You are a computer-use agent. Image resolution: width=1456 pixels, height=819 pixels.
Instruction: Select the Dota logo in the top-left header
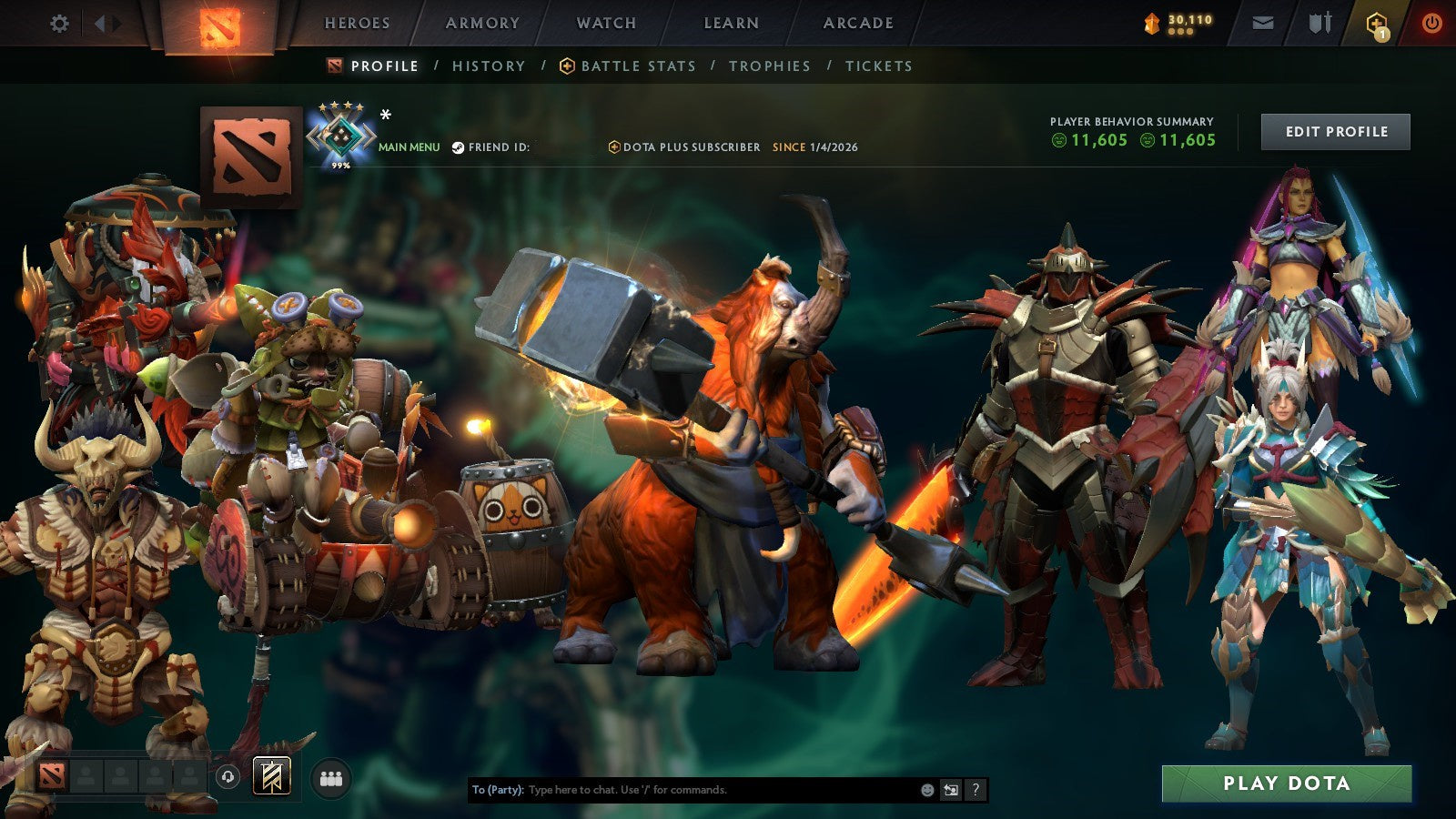pyautogui.click(x=218, y=23)
